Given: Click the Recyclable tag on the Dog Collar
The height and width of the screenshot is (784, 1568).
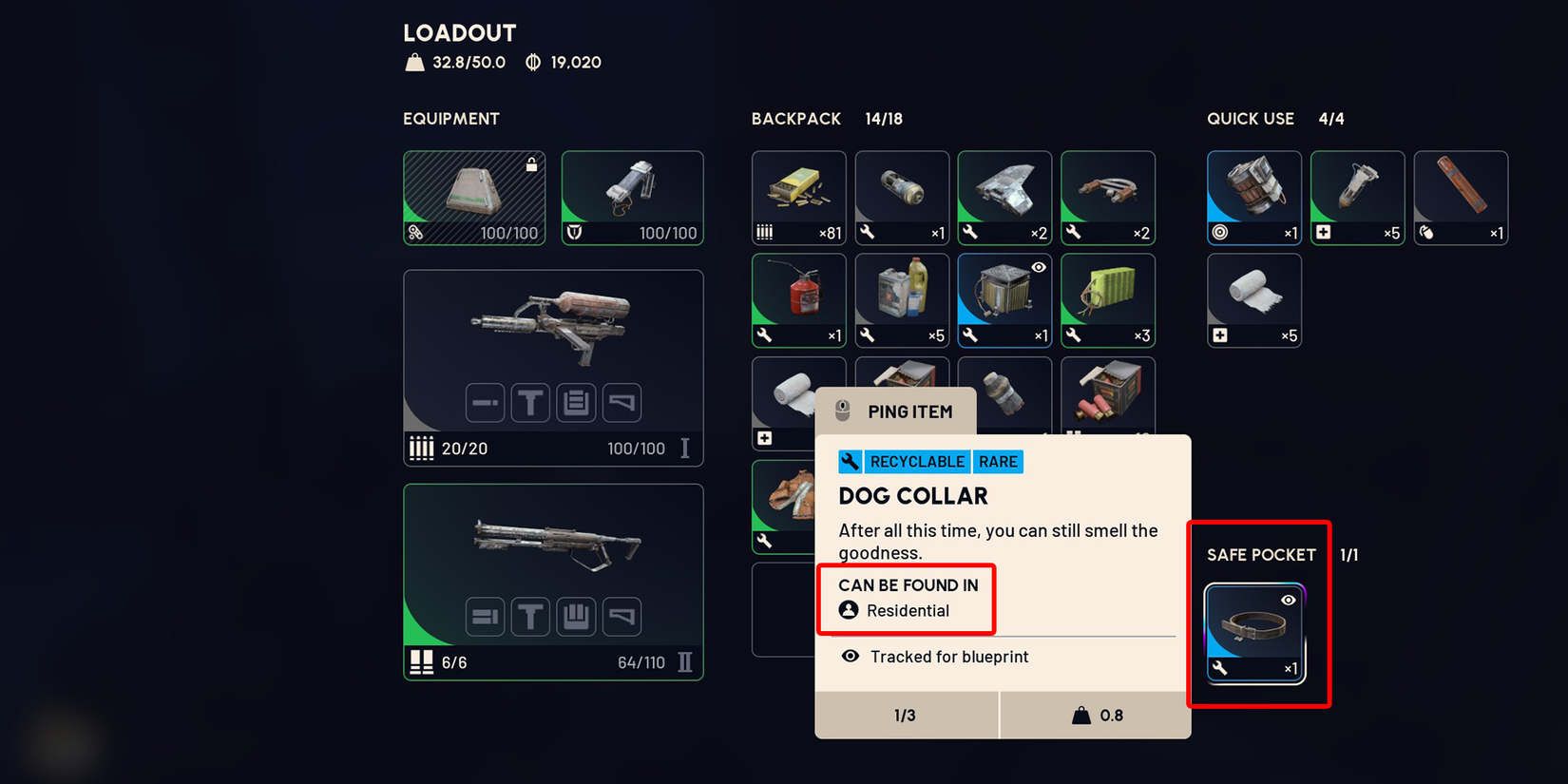Looking at the screenshot, I should [915, 462].
